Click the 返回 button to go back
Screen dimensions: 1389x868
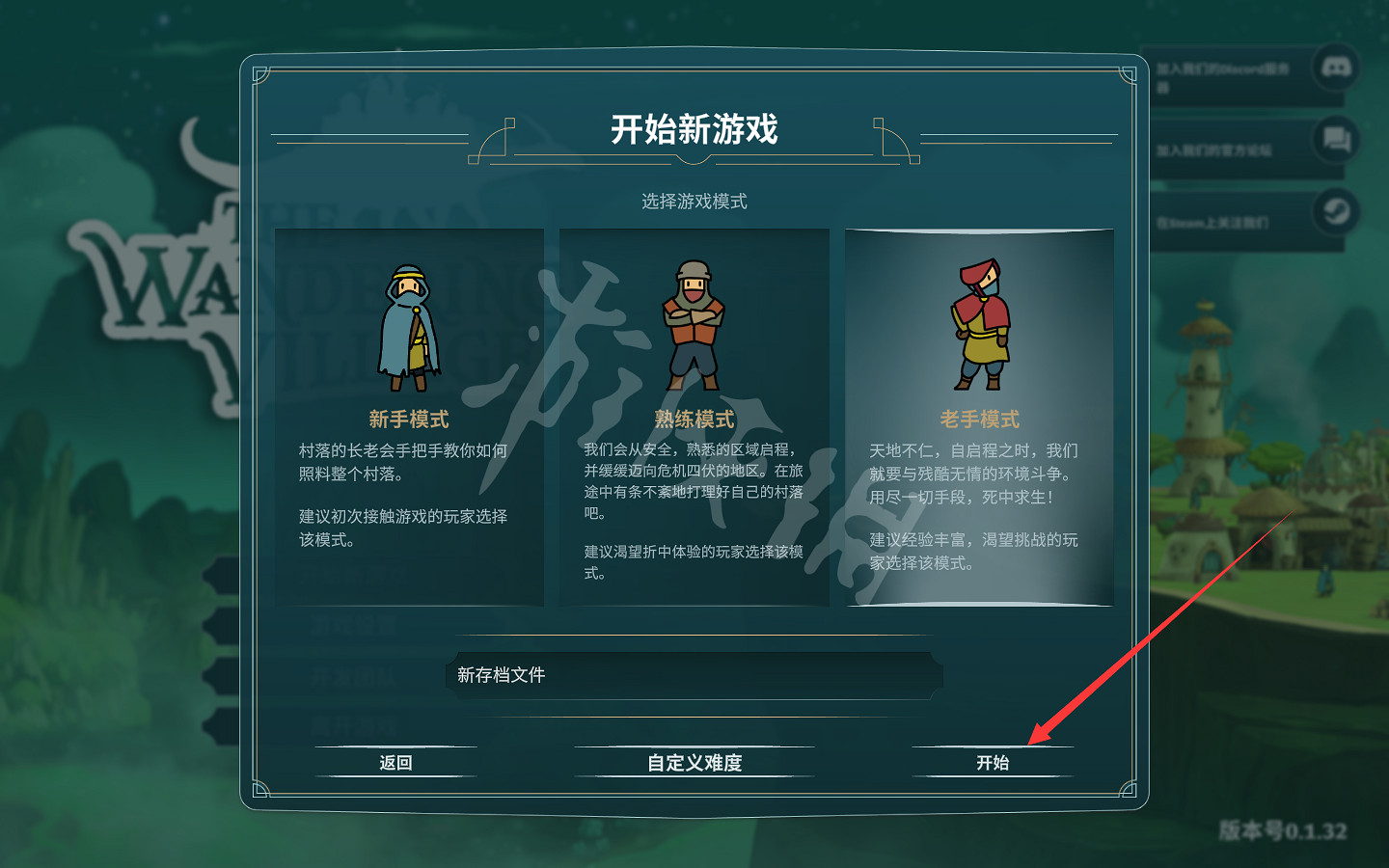[x=395, y=762]
